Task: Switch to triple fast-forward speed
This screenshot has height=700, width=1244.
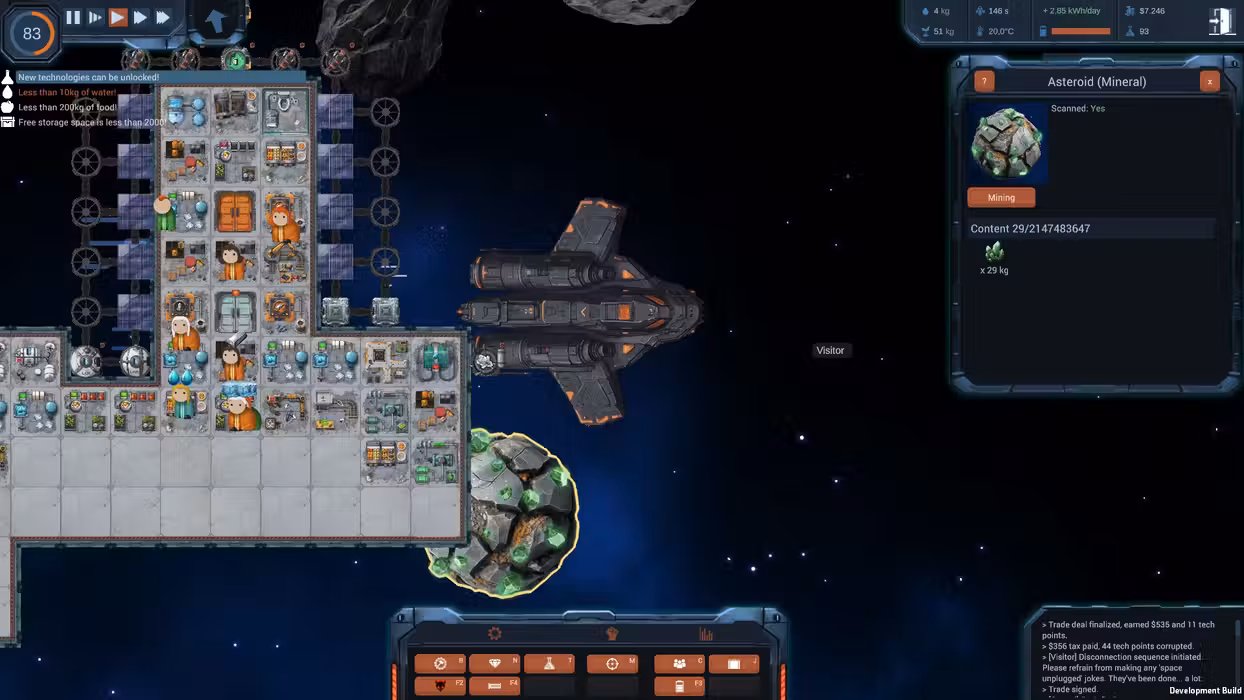Action: click(163, 17)
